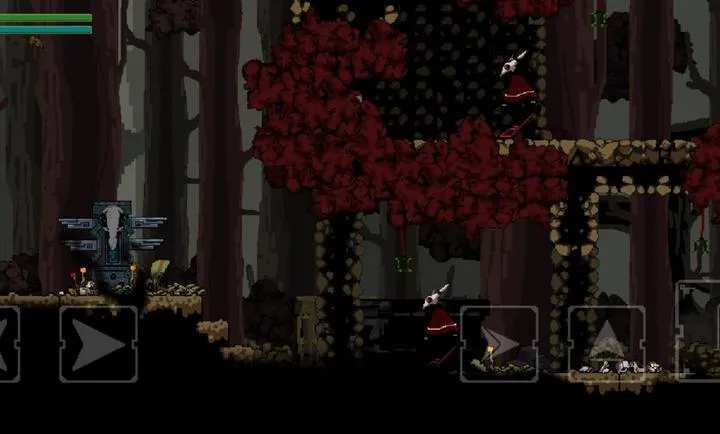Tap the move left arrow button
720x434 pixels.
pos(8,344)
